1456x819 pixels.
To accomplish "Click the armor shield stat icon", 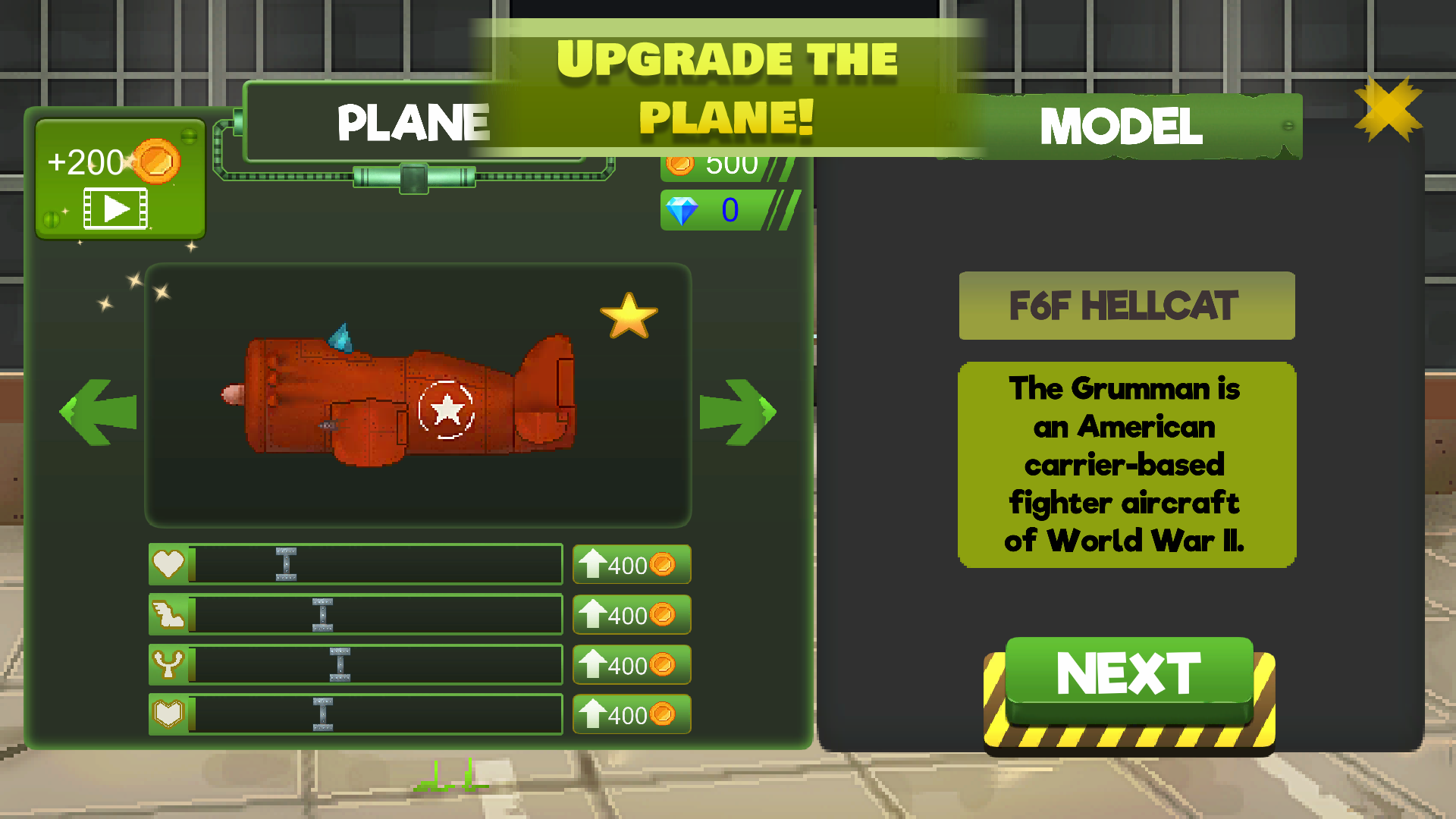I will 170,714.
